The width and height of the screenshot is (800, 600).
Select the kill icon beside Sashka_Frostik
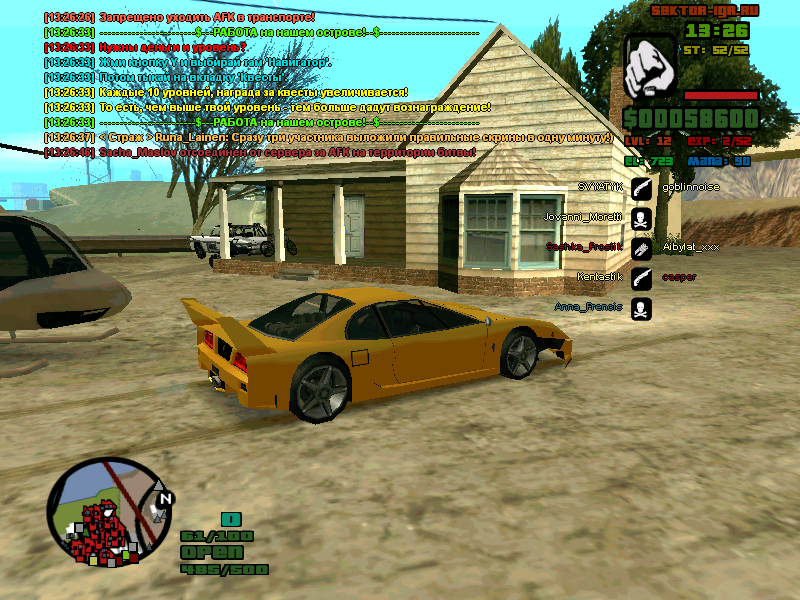[642, 247]
